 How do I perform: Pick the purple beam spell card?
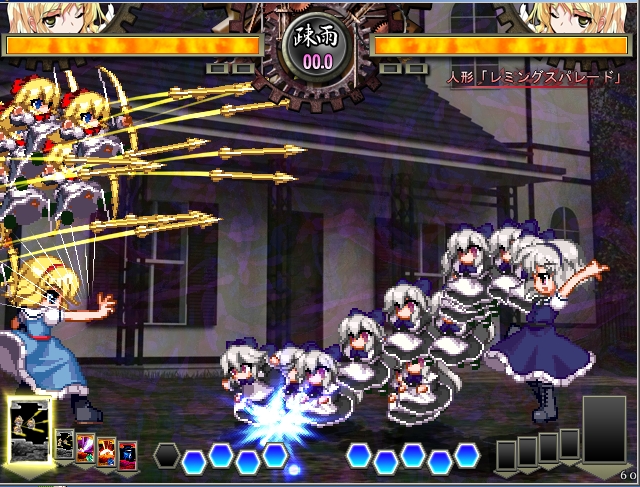click(x=86, y=447)
